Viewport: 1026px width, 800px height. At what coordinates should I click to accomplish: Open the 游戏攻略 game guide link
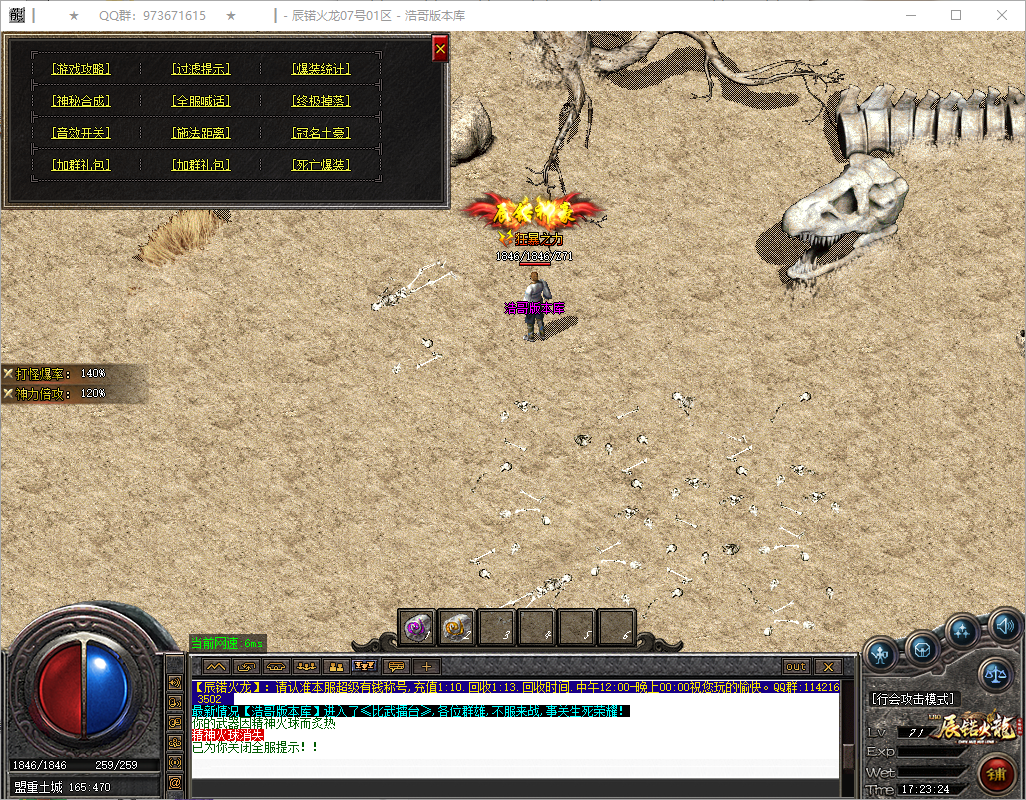[81, 69]
